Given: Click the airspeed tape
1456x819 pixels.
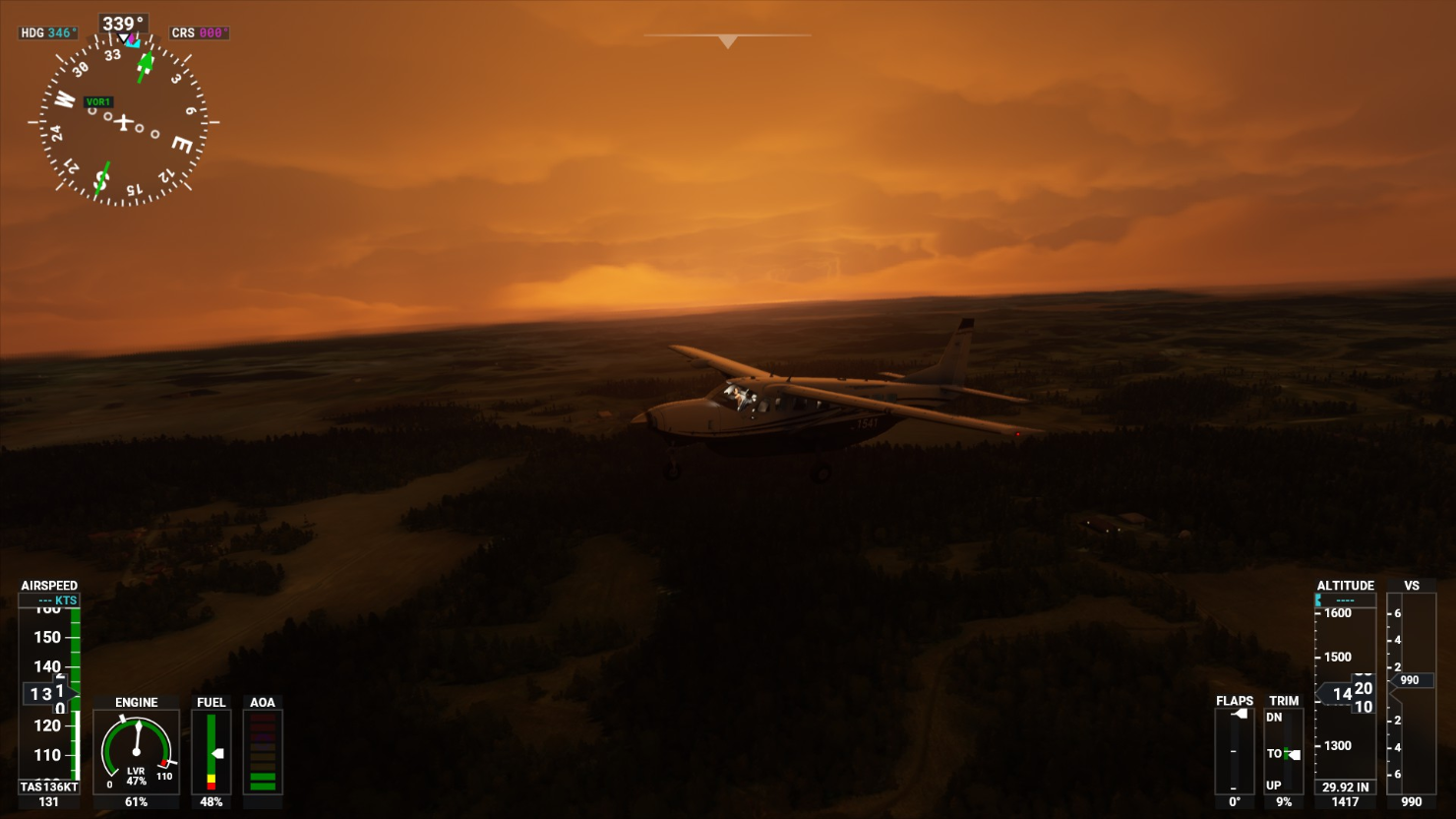Looking at the screenshot, I should 49,693.
